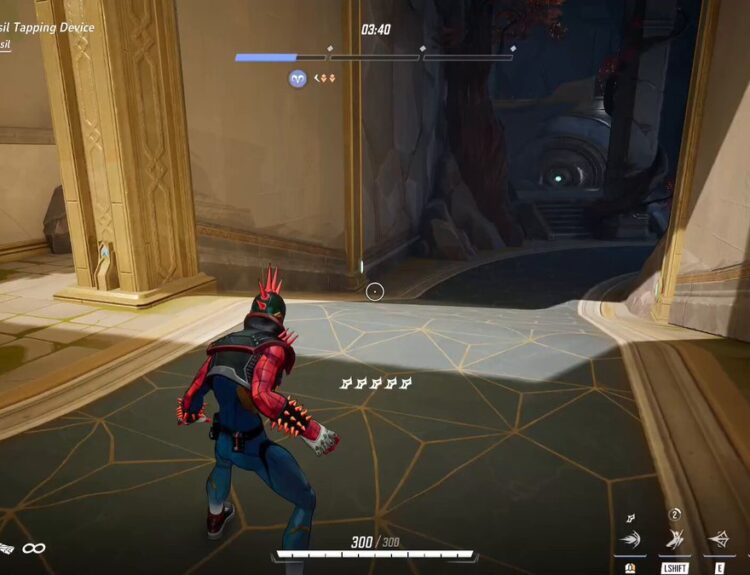The height and width of the screenshot is (575, 750).
Task: Activate the LSHIFT leaping figure ability
Action: coord(675,540)
